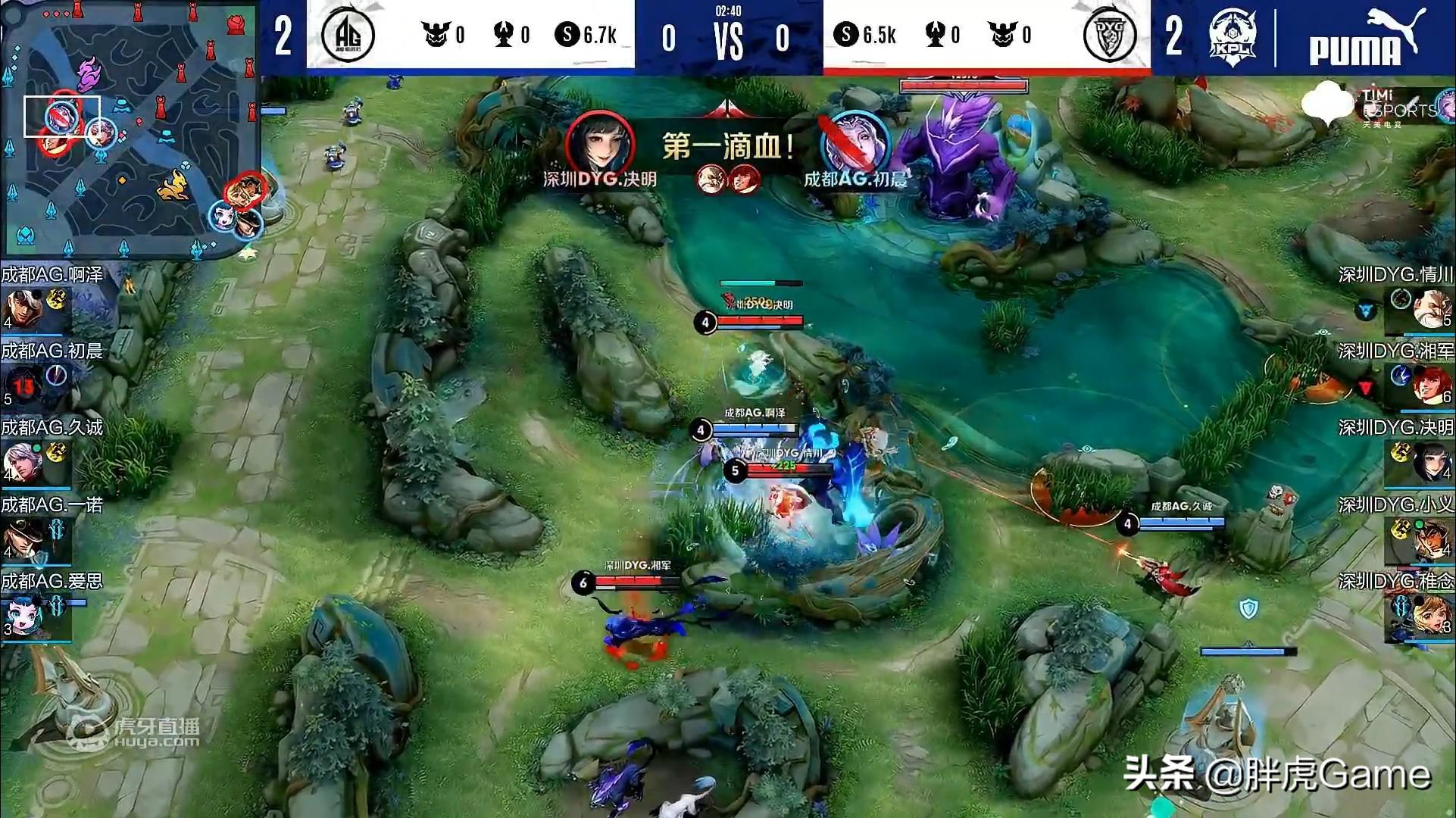The image size is (1456, 818).
Task: Select player 成都AG.爱思 hero portrait
Action: click(21, 615)
